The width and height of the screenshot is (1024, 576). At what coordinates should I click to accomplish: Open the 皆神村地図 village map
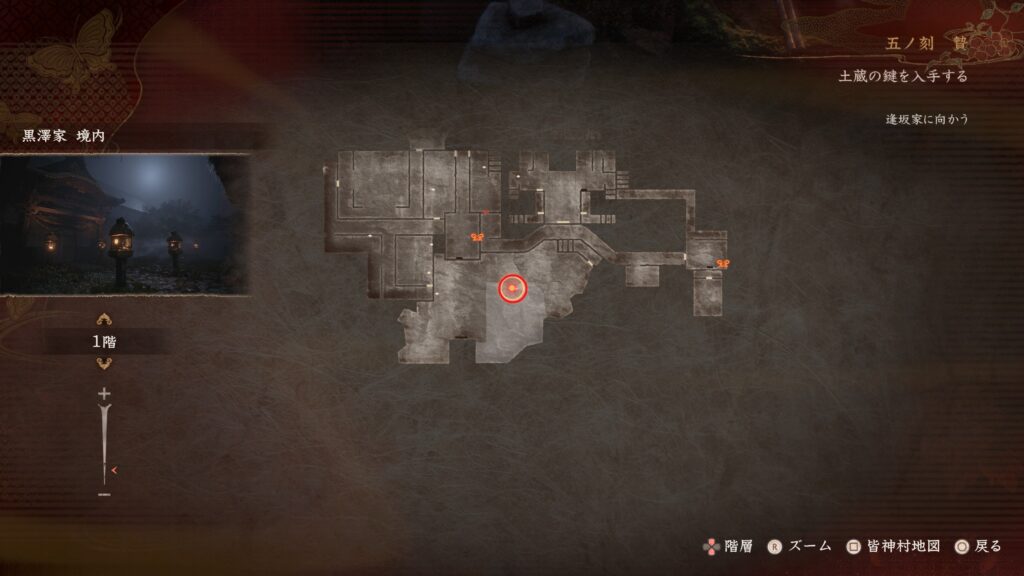pos(893,546)
